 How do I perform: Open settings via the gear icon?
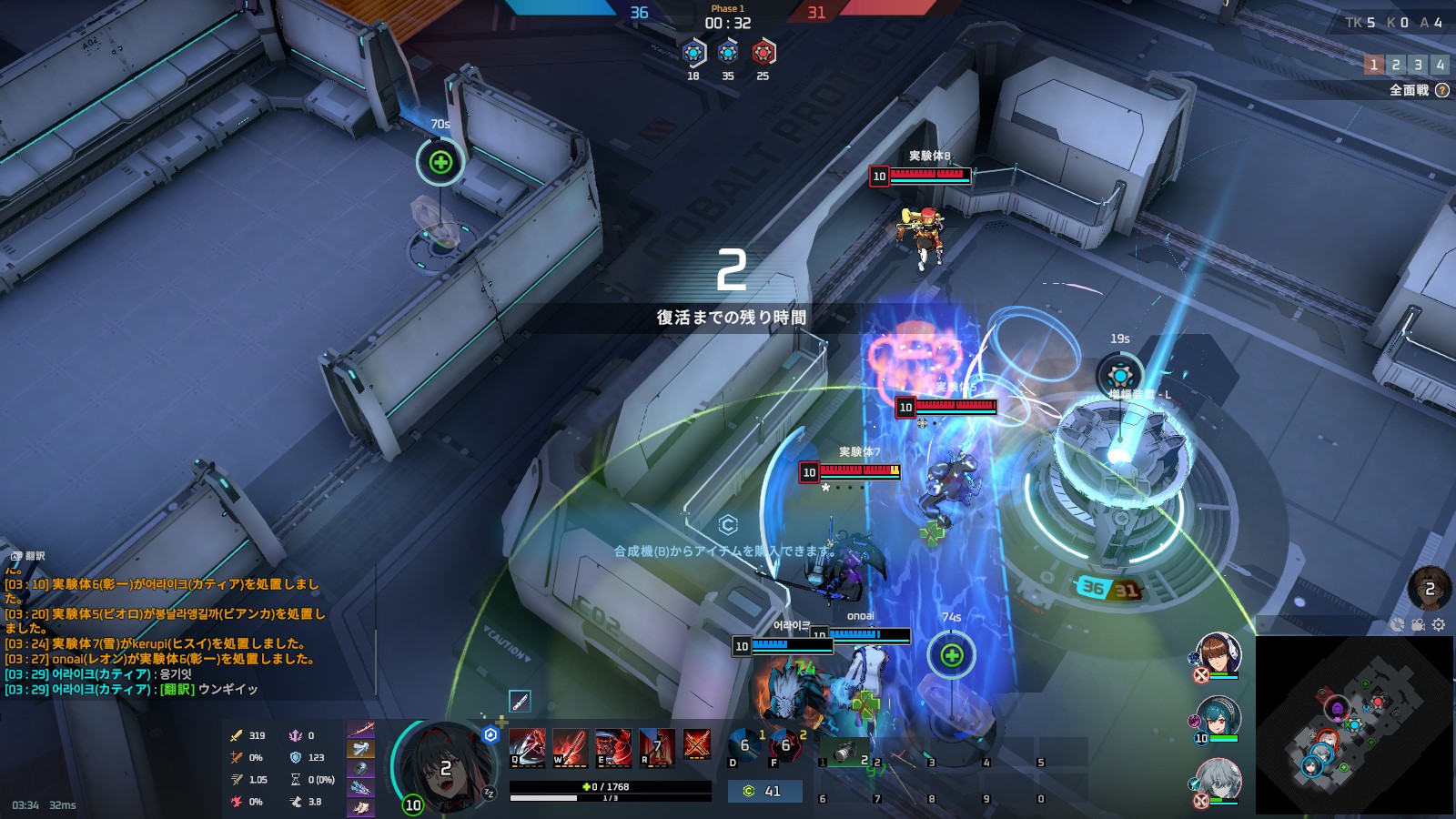pyautogui.click(x=1439, y=624)
